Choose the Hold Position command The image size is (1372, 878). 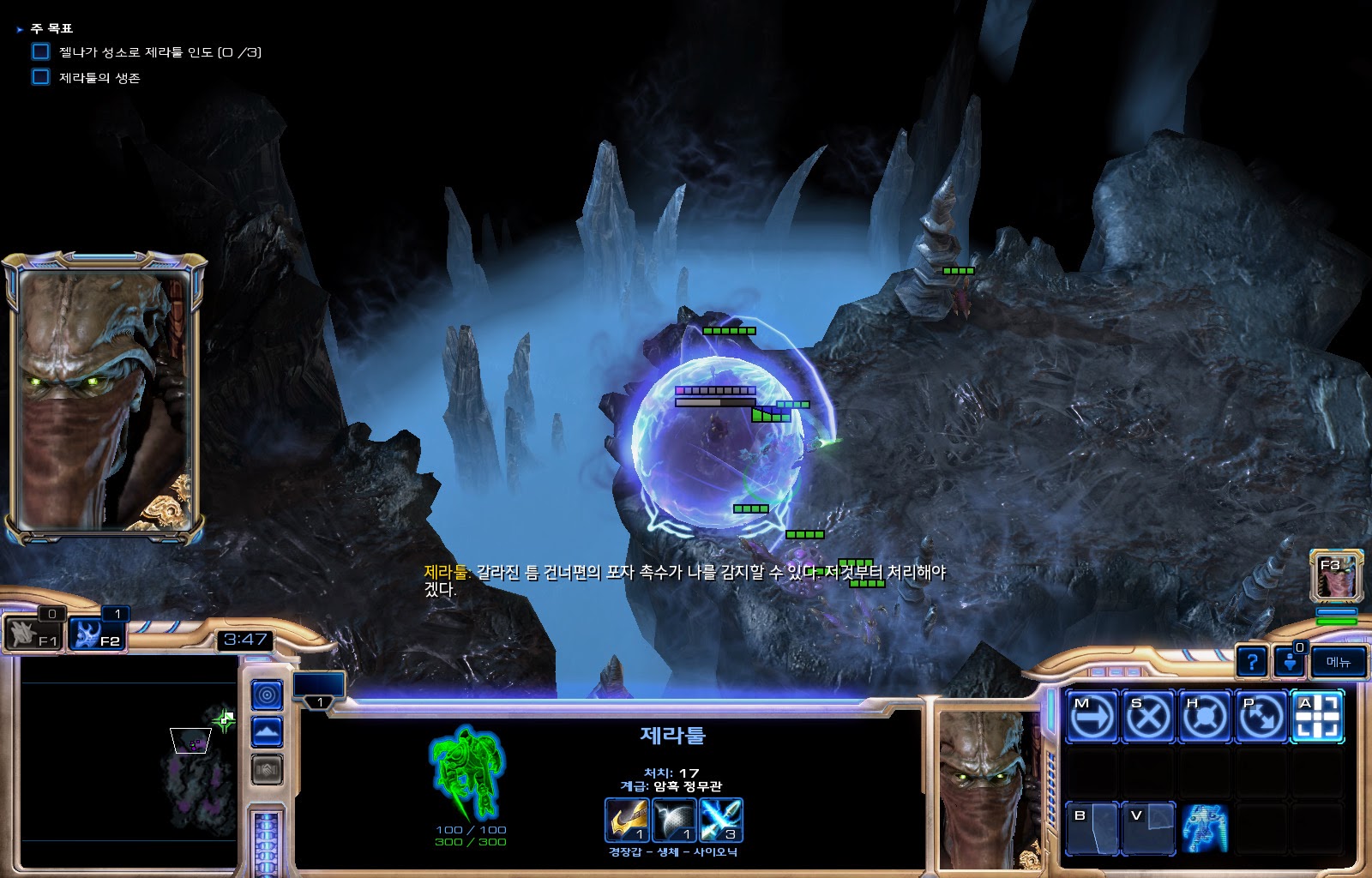[1204, 716]
